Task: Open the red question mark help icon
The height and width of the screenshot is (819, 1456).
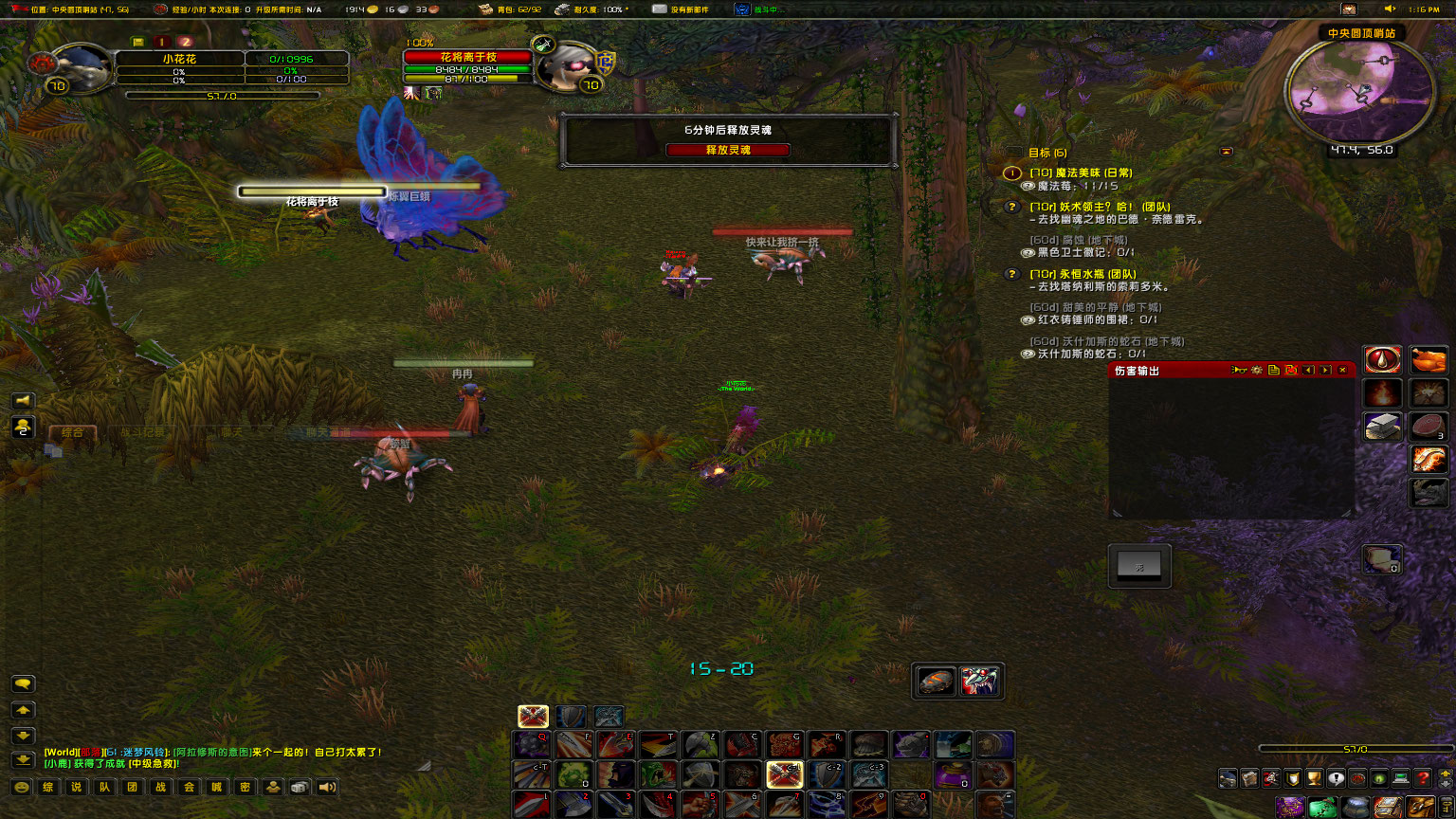Action: click(x=1422, y=778)
